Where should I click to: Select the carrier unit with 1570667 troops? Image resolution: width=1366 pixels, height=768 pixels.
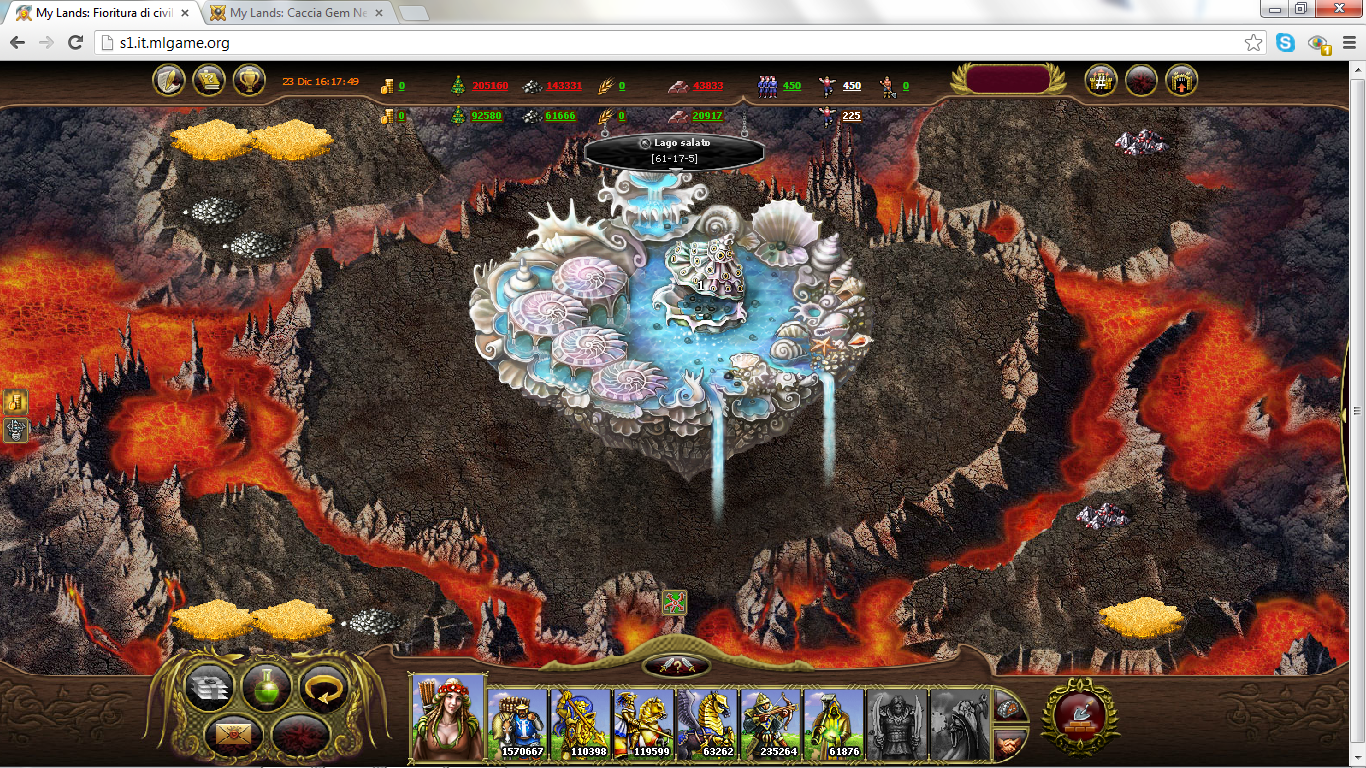point(518,723)
